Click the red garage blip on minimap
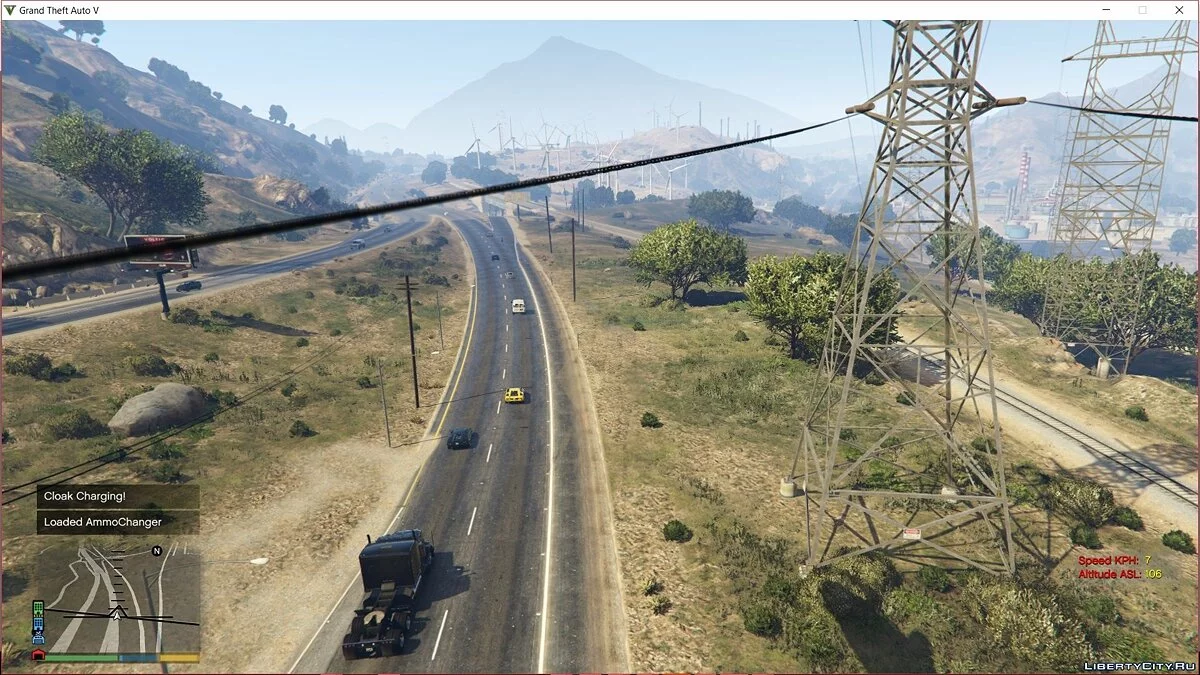 pyautogui.click(x=38, y=655)
